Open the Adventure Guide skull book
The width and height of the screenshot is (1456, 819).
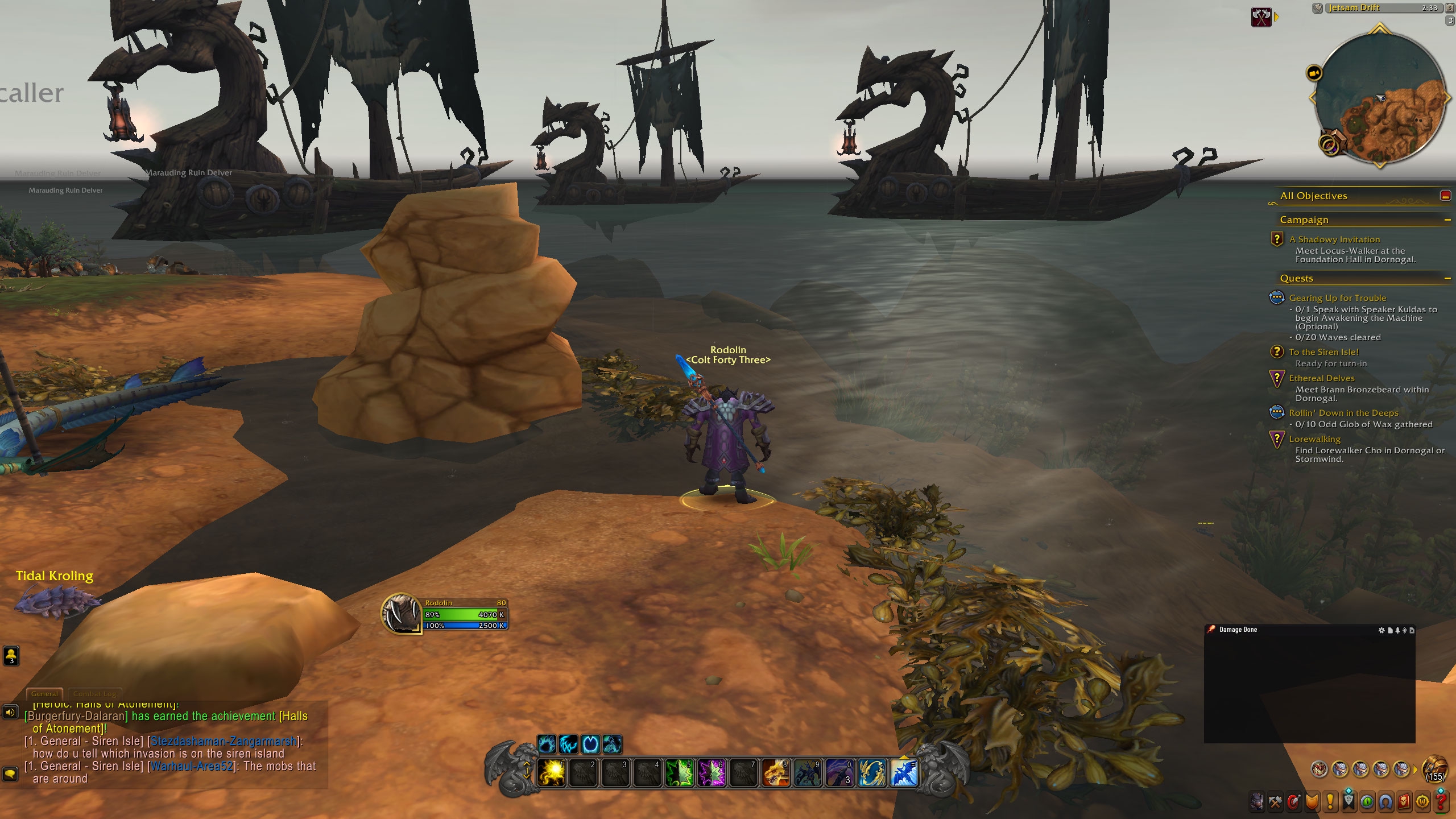click(x=1404, y=802)
